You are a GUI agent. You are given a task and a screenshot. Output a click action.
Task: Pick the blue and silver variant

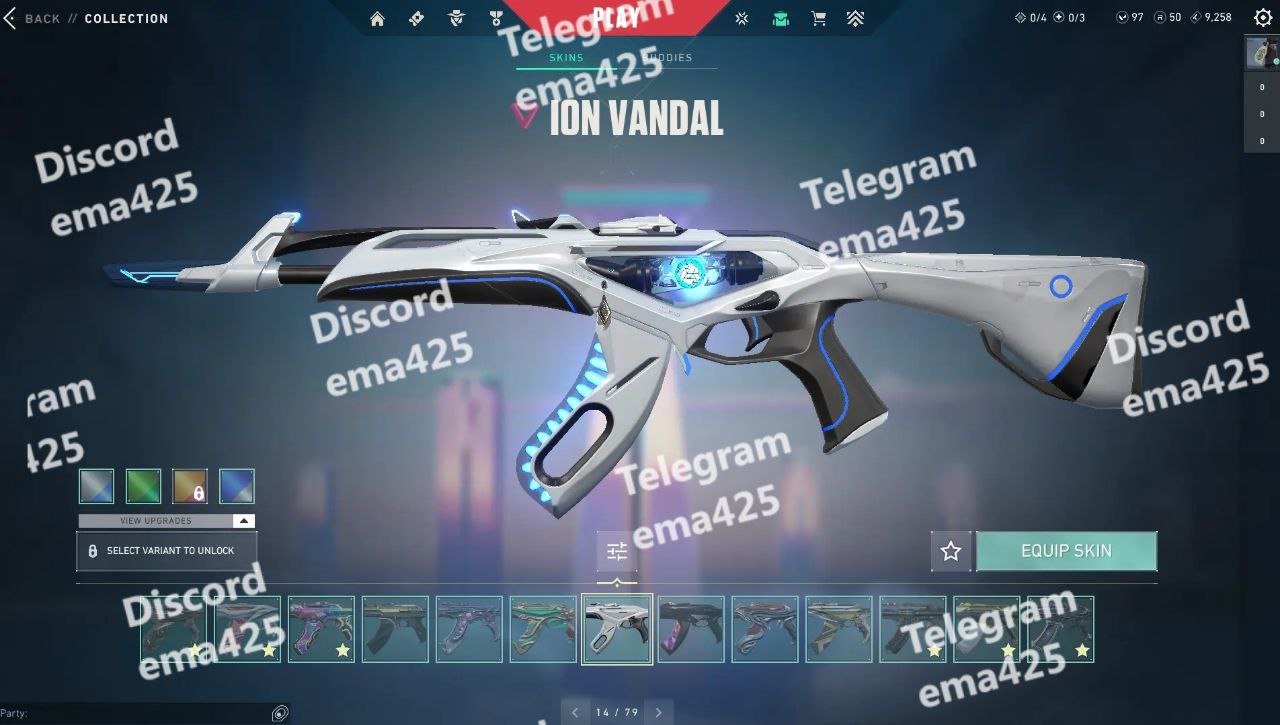pyautogui.click(x=237, y=486)
